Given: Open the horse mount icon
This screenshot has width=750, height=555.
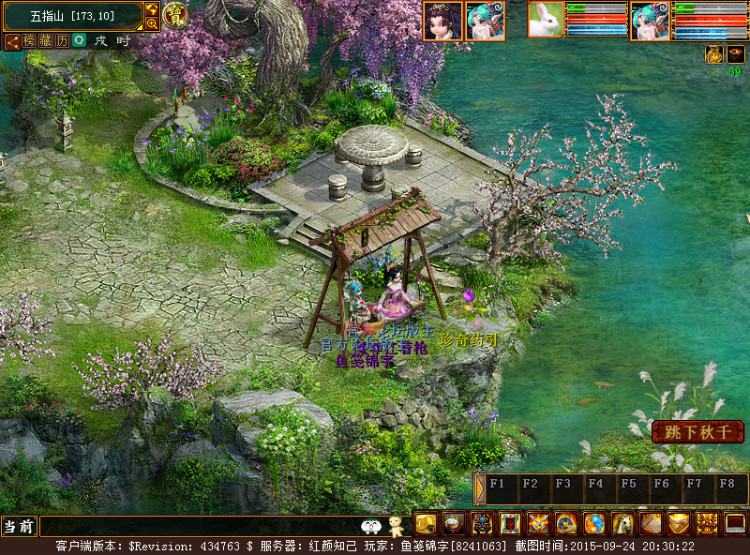Looking at the screenshot, I should 623,523.
